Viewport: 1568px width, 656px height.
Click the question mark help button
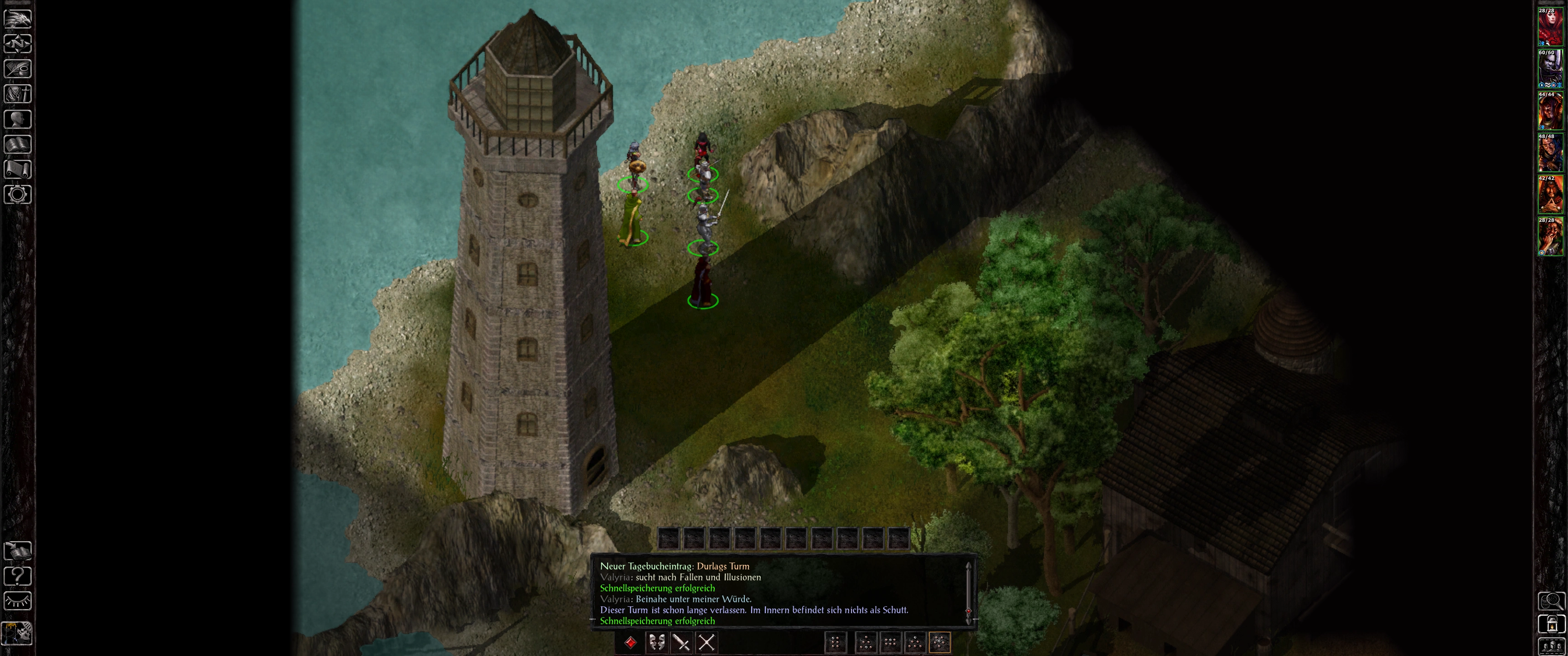(18, 576)
